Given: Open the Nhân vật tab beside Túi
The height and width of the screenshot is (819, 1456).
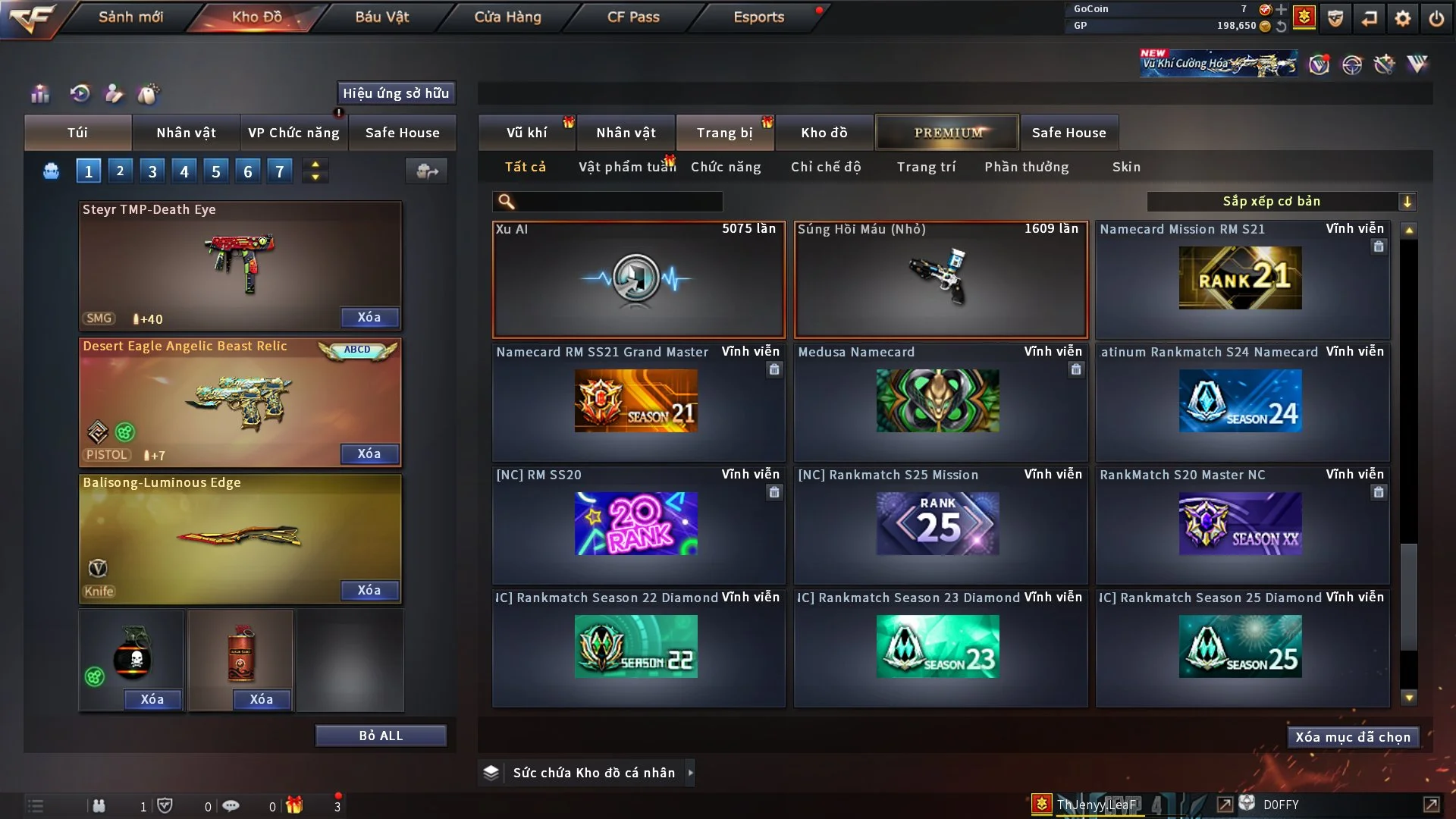Looking at the screenshot, I should 186,133.
